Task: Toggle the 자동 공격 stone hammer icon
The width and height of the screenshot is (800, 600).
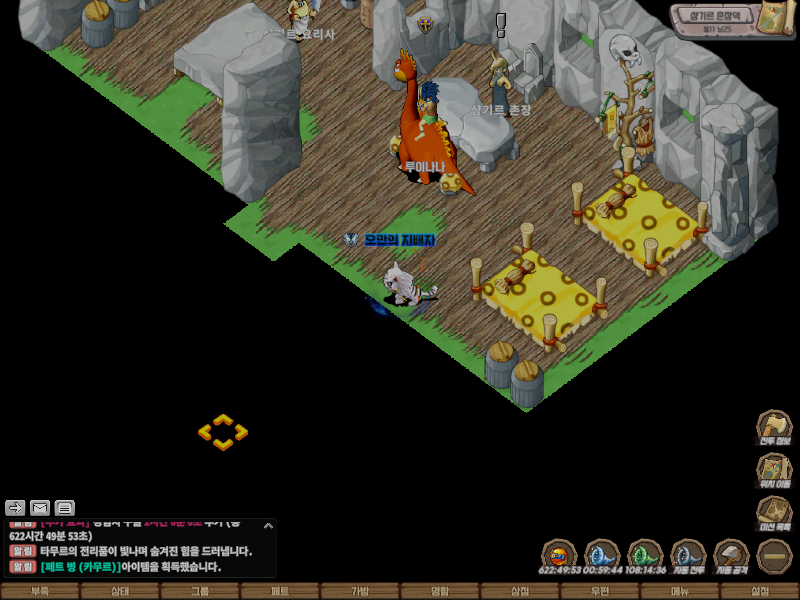Action: [x=731, y=554]
